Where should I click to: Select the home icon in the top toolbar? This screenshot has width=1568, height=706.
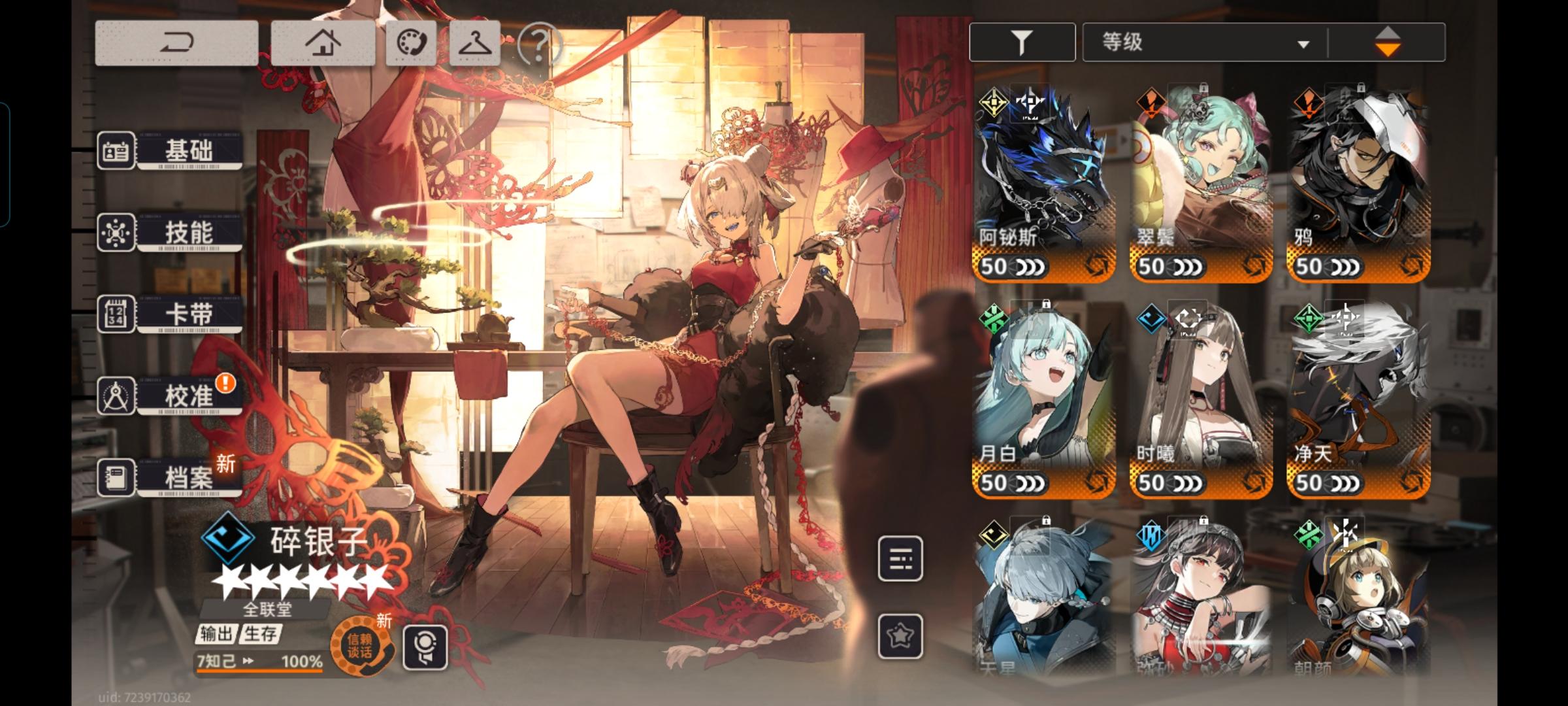325,41
